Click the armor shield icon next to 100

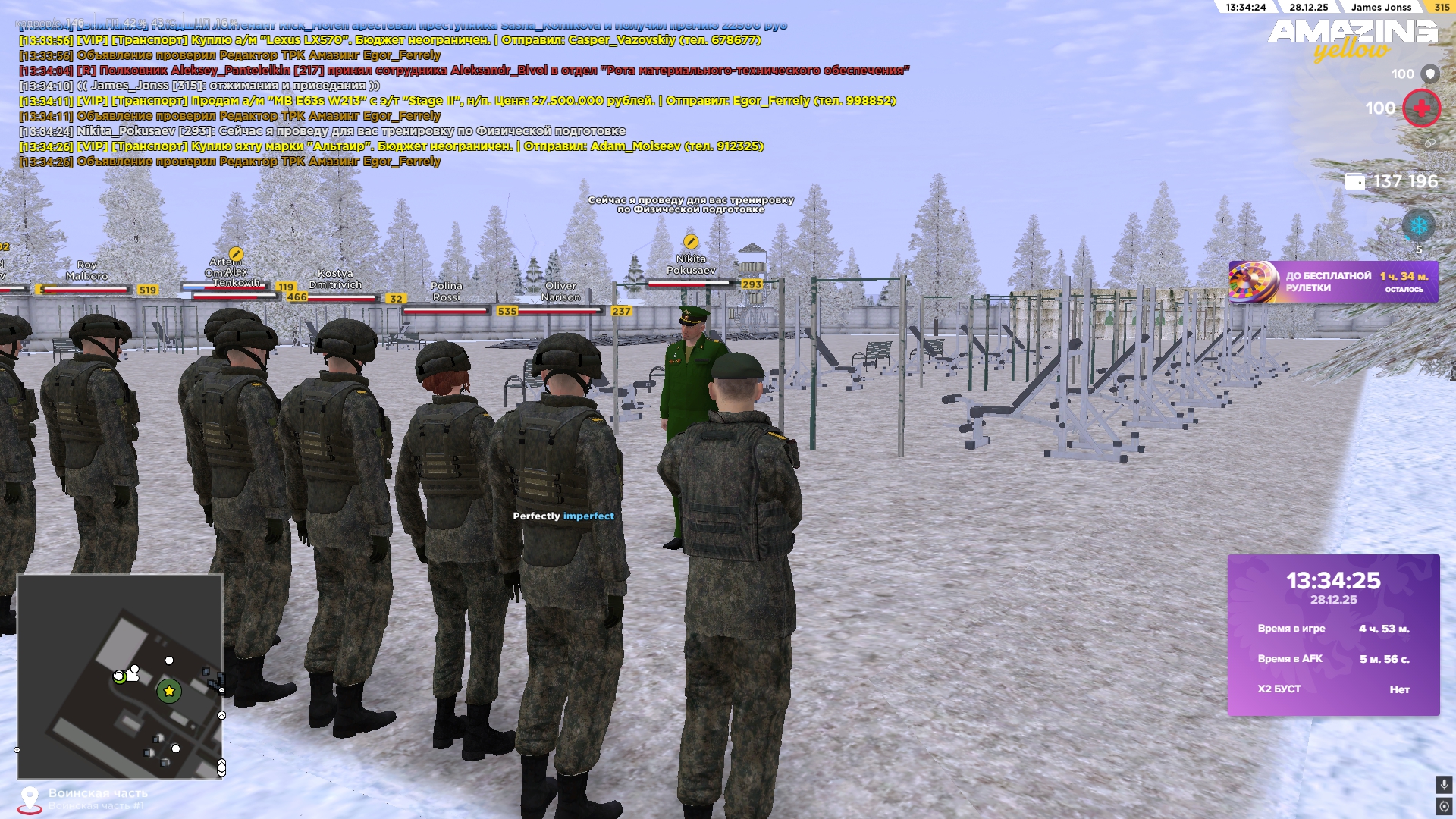click(1430, 73)
